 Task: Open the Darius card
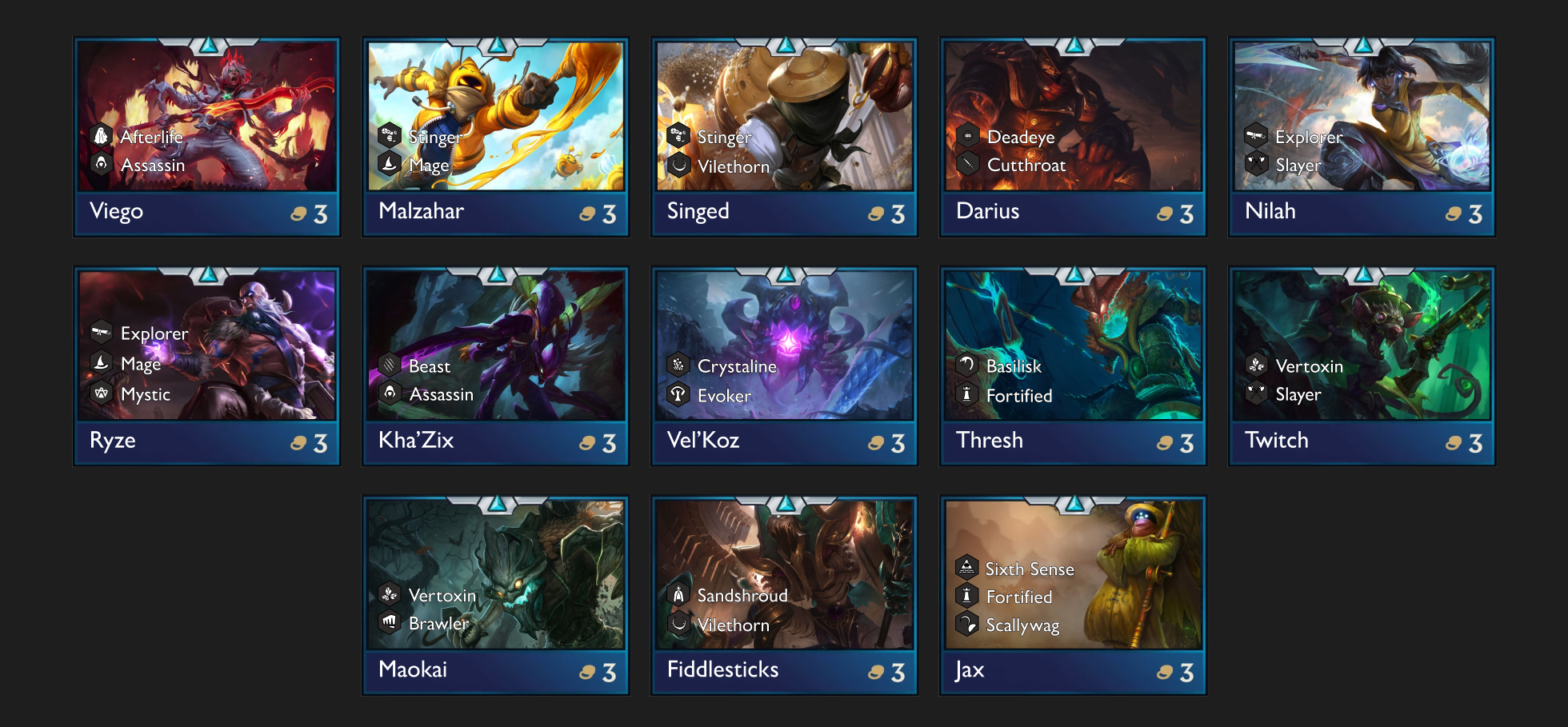coord(1073,136)
